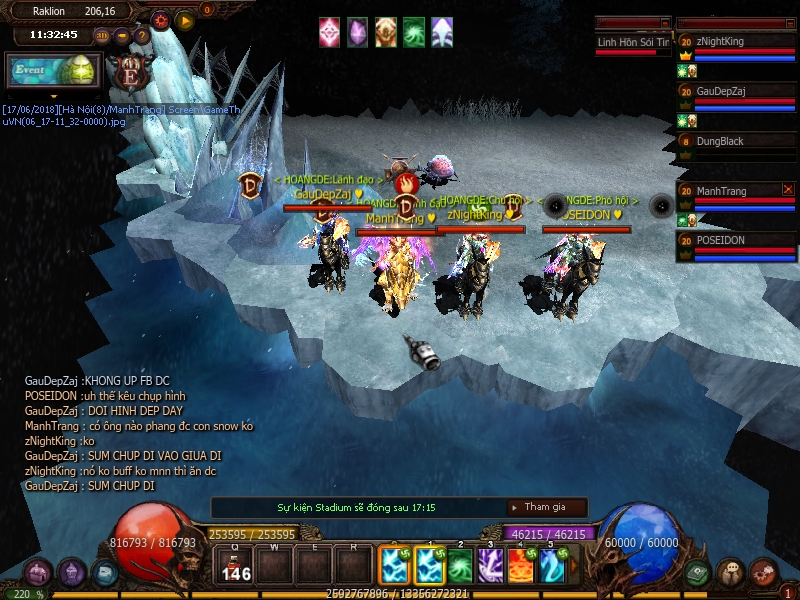Screen dimensions: 800x600
Task: Use the potion in the Q slot
Action: click(235, 566)
